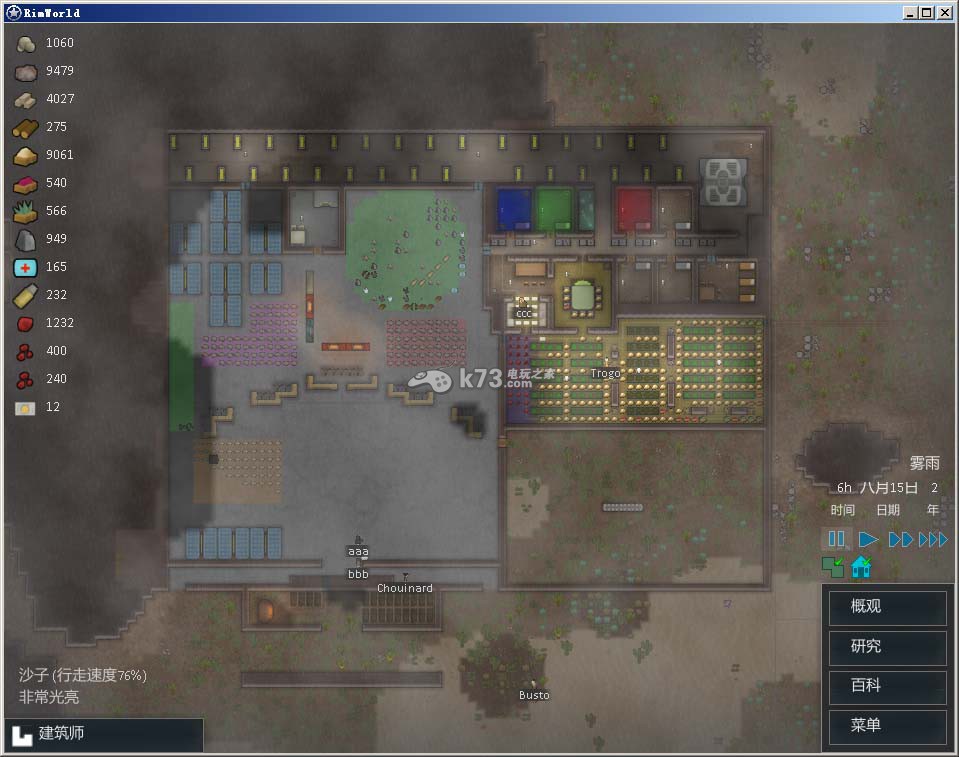The height and width of the screenshot is (757, 959).
Task: Close the RimWorld window
Action: pos(945,13)
